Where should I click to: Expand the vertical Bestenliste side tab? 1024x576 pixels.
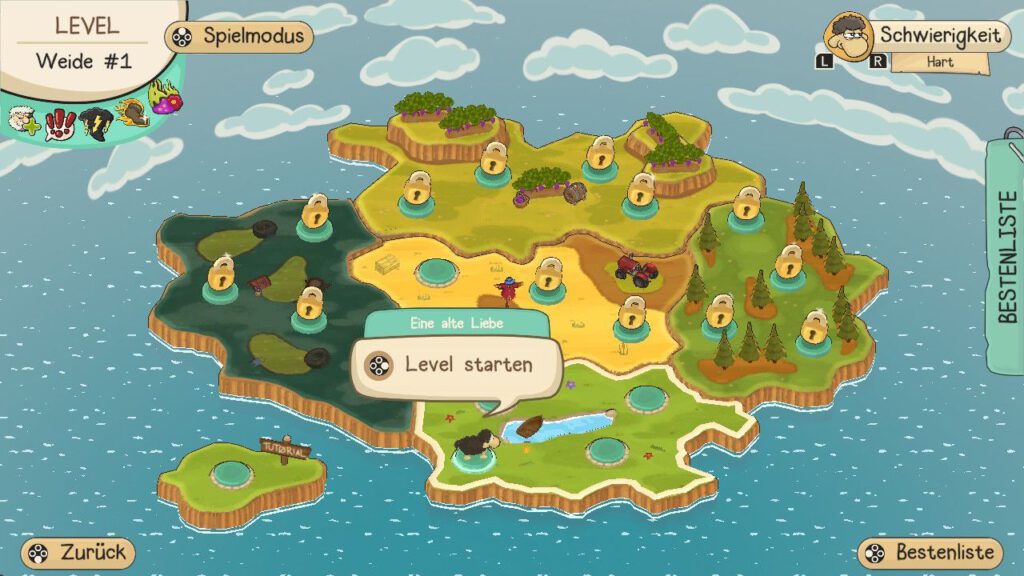[1006, 256]
